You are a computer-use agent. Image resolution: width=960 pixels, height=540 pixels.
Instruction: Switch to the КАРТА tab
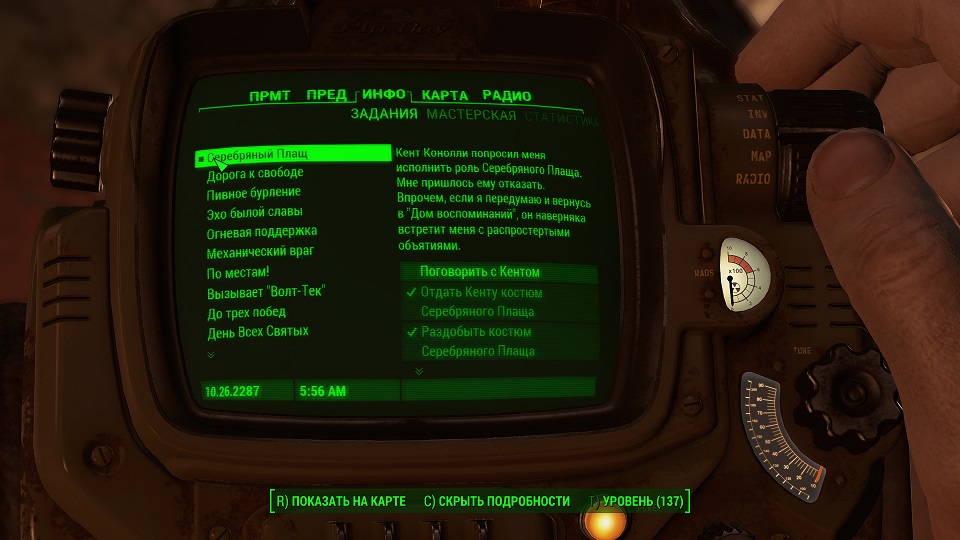tap(445, 96)
